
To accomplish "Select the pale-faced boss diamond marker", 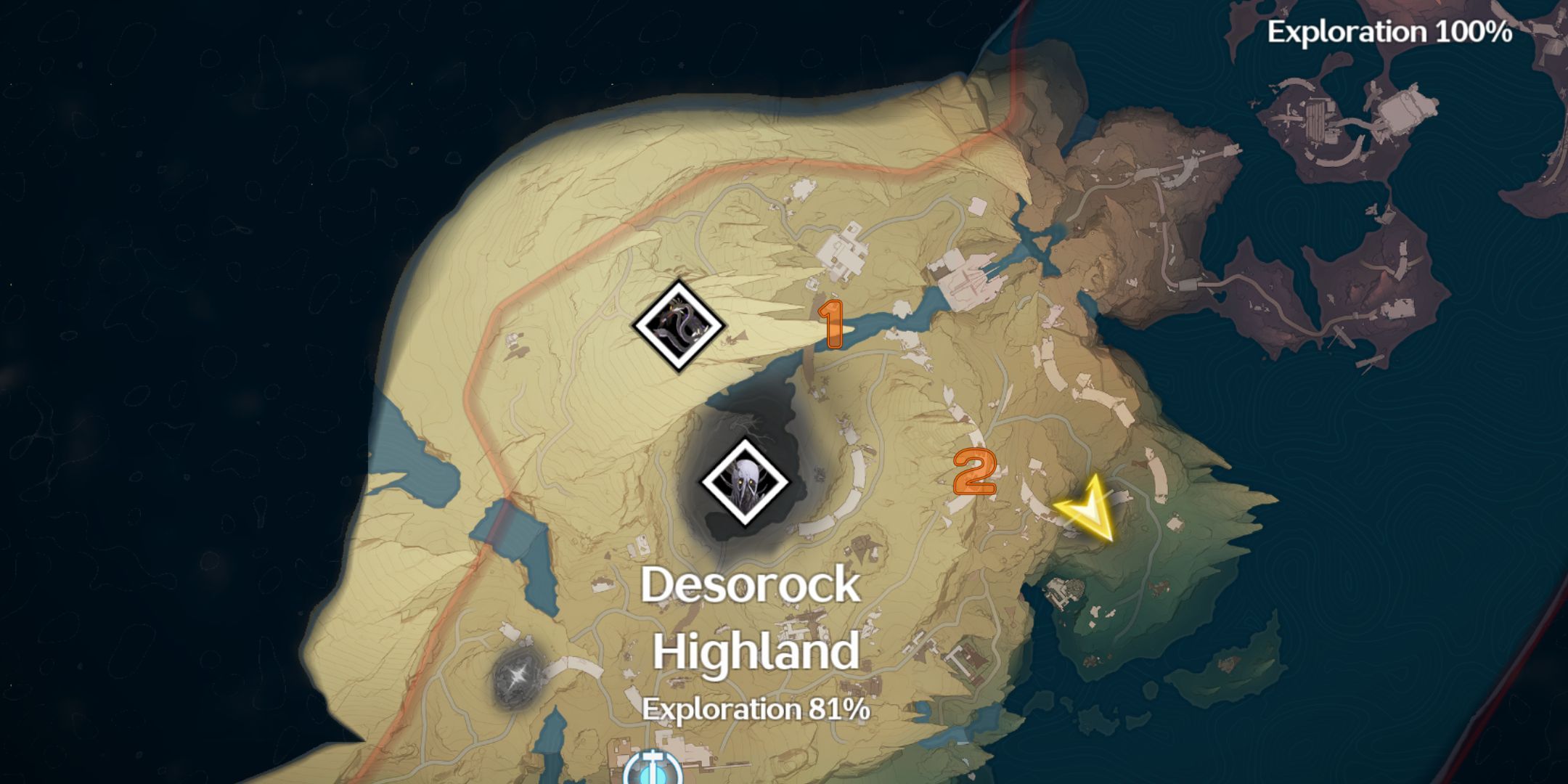I will (745, 481).
